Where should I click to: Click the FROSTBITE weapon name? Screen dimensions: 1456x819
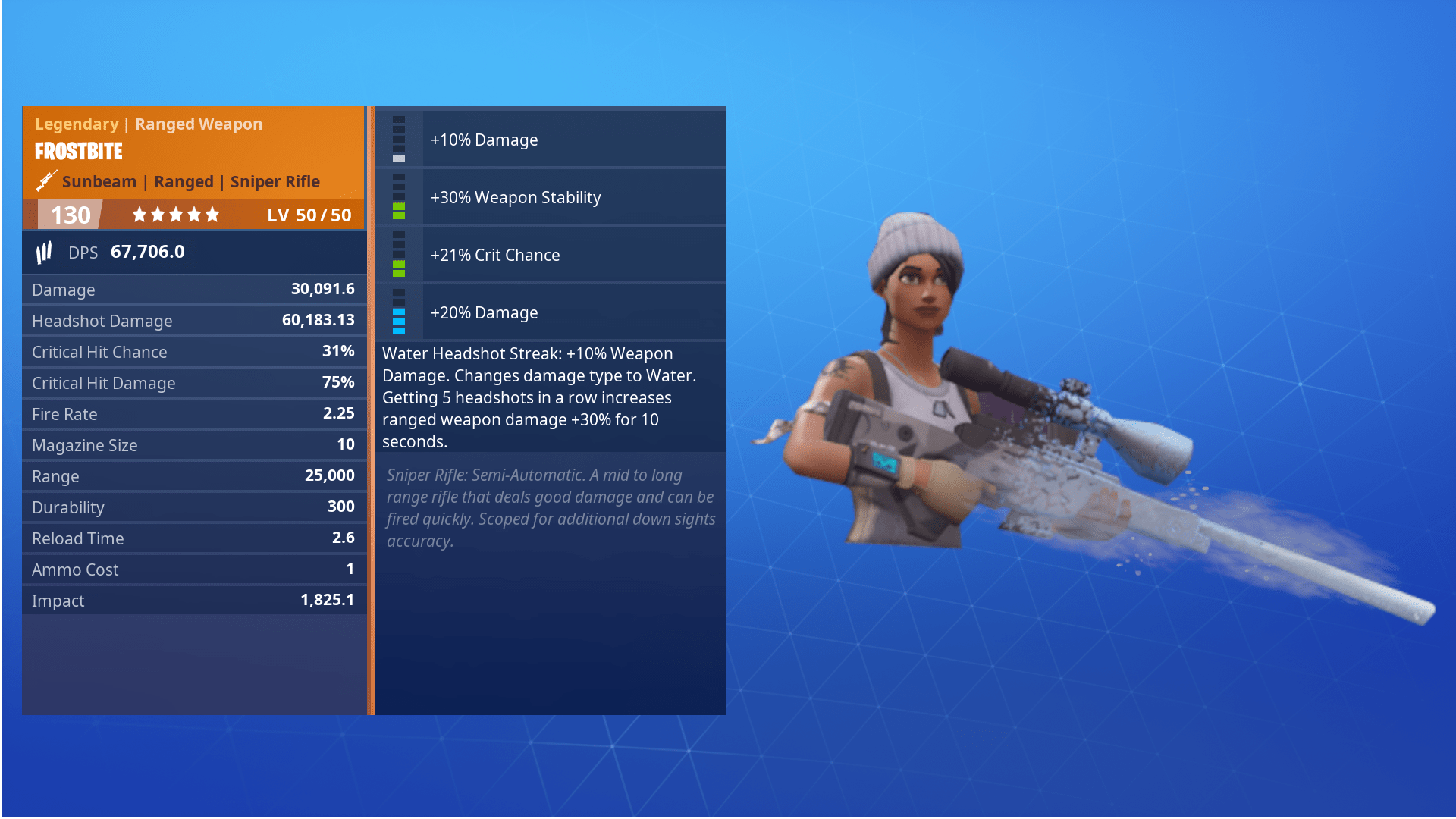point(77,151)
